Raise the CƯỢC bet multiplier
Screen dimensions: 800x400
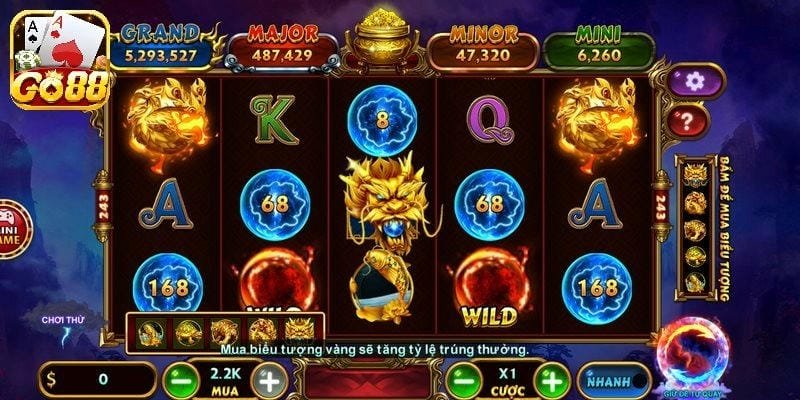point(550,380)
